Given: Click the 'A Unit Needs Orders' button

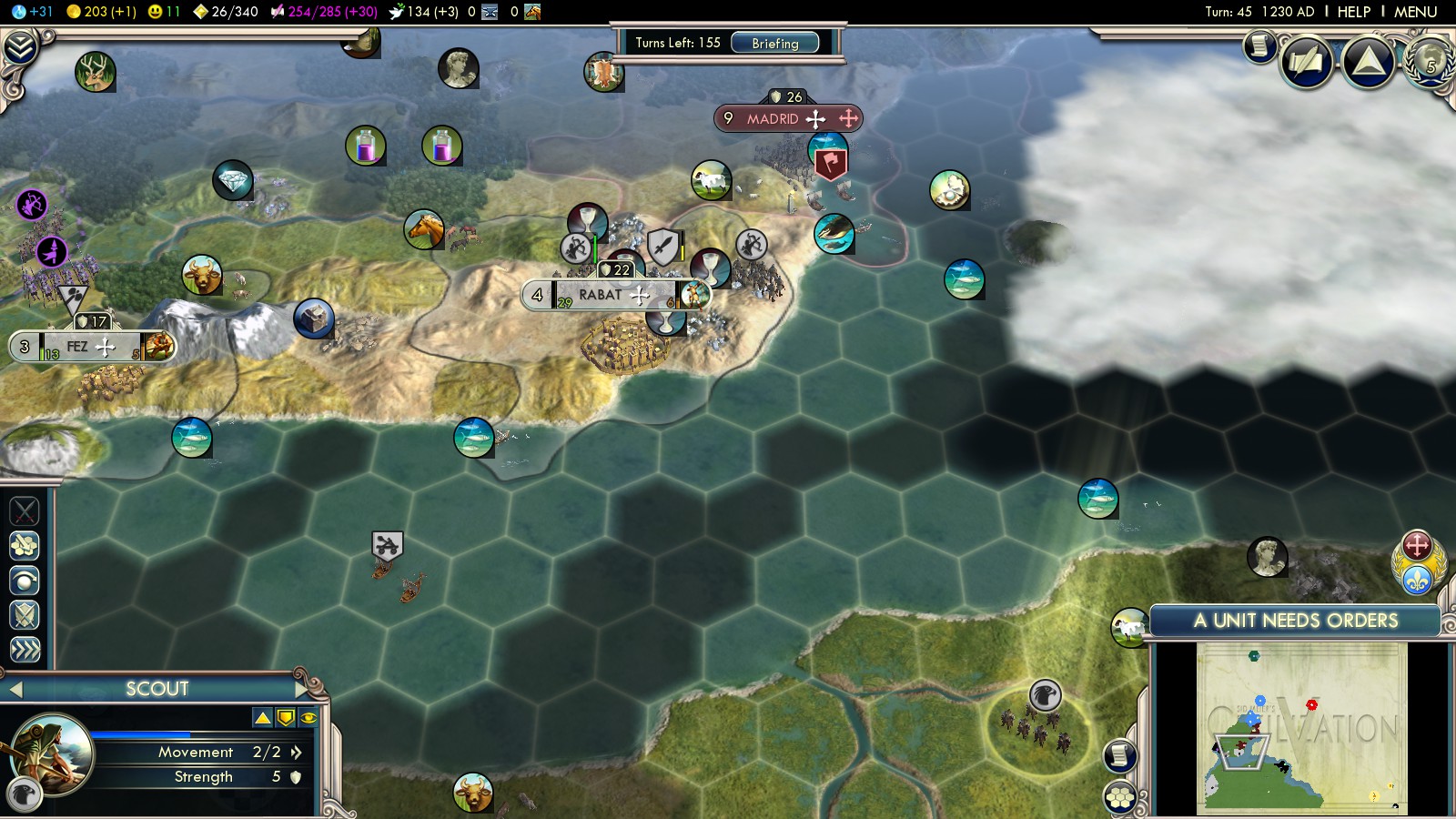Looking at the screenshot, I should (1295, 621).
